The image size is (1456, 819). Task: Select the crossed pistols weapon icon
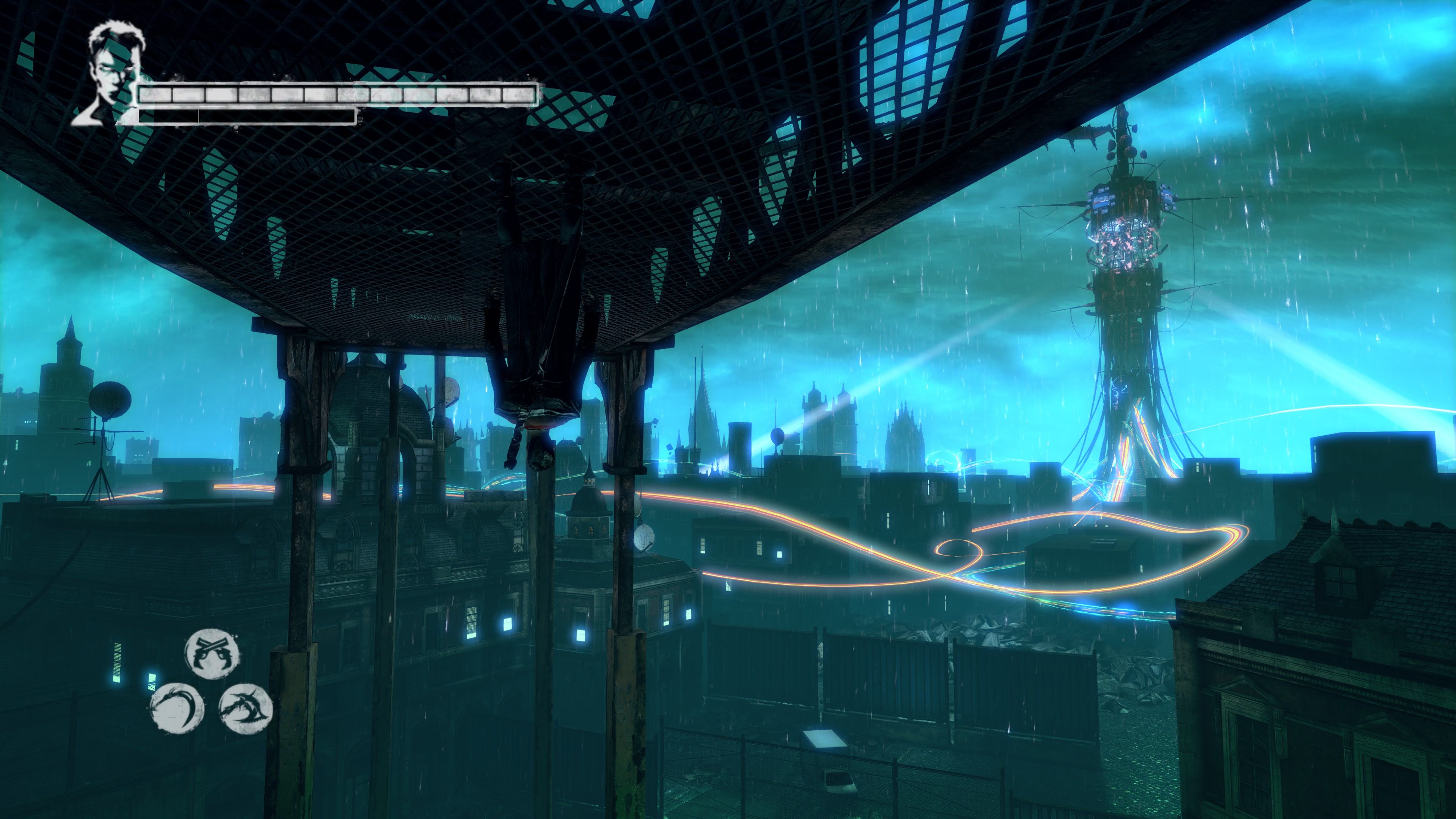pos(212,653)
